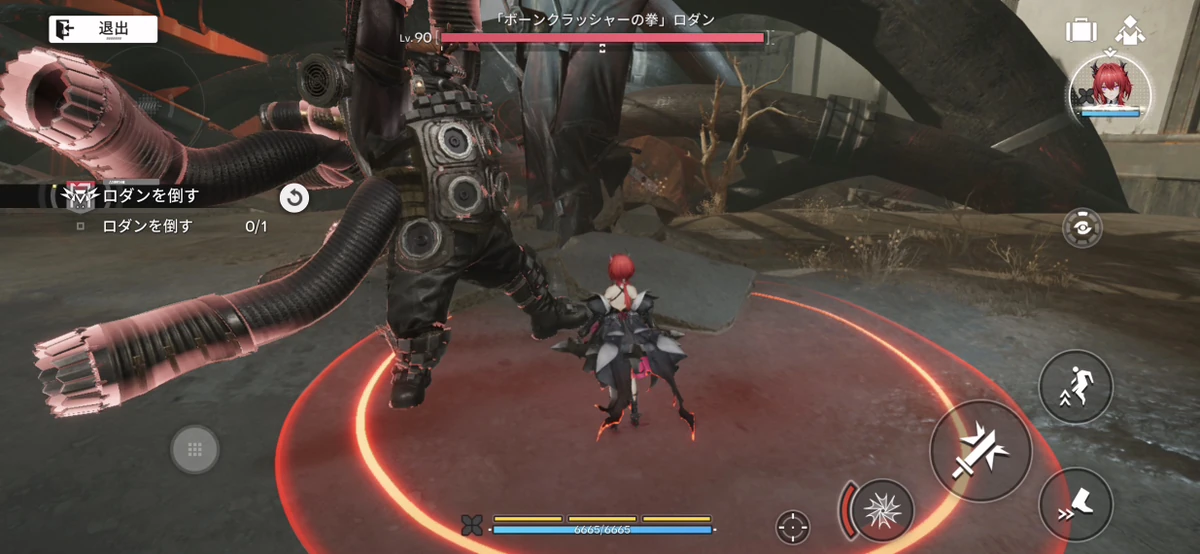
Task: Open the team formation icon beside the briefcase
Action: point(1129,29)
